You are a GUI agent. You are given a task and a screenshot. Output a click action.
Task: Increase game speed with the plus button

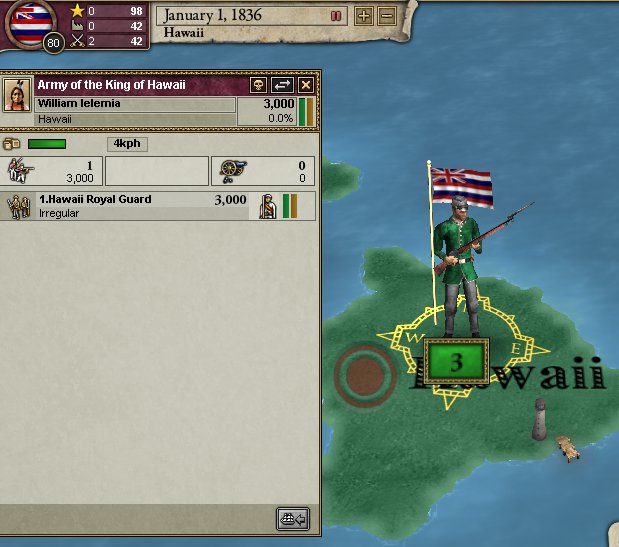(364, 16)
